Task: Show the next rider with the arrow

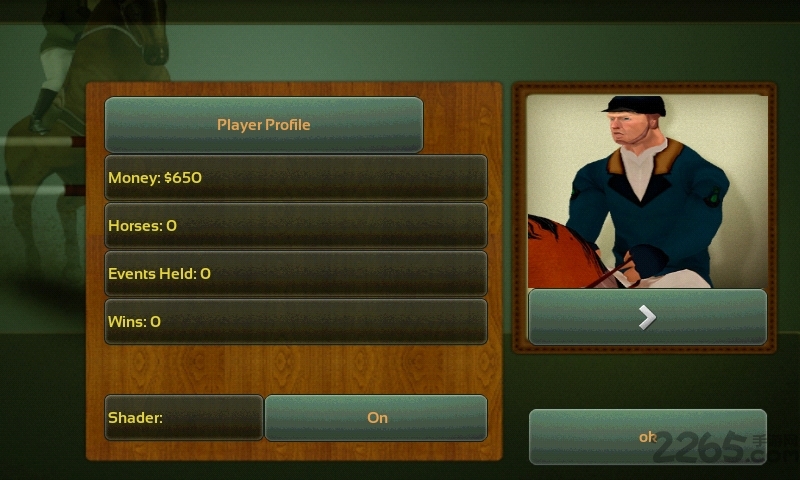Action: pos(647,317)
